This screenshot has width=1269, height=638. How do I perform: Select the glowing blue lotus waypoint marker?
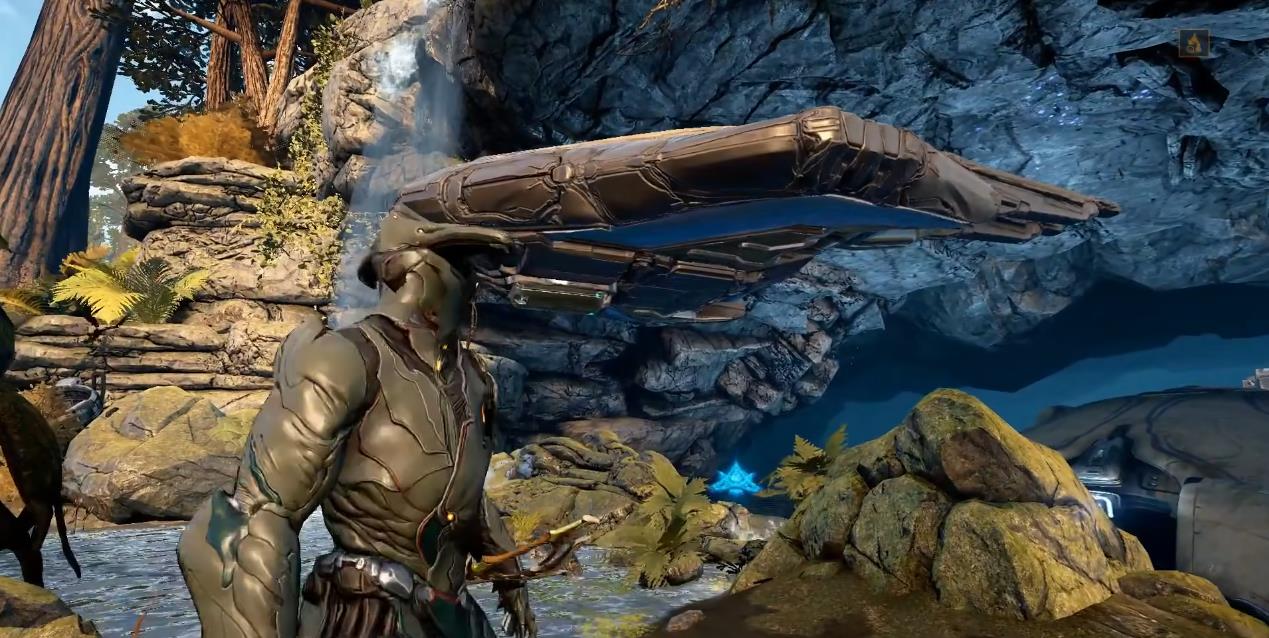tap(735, 479)
